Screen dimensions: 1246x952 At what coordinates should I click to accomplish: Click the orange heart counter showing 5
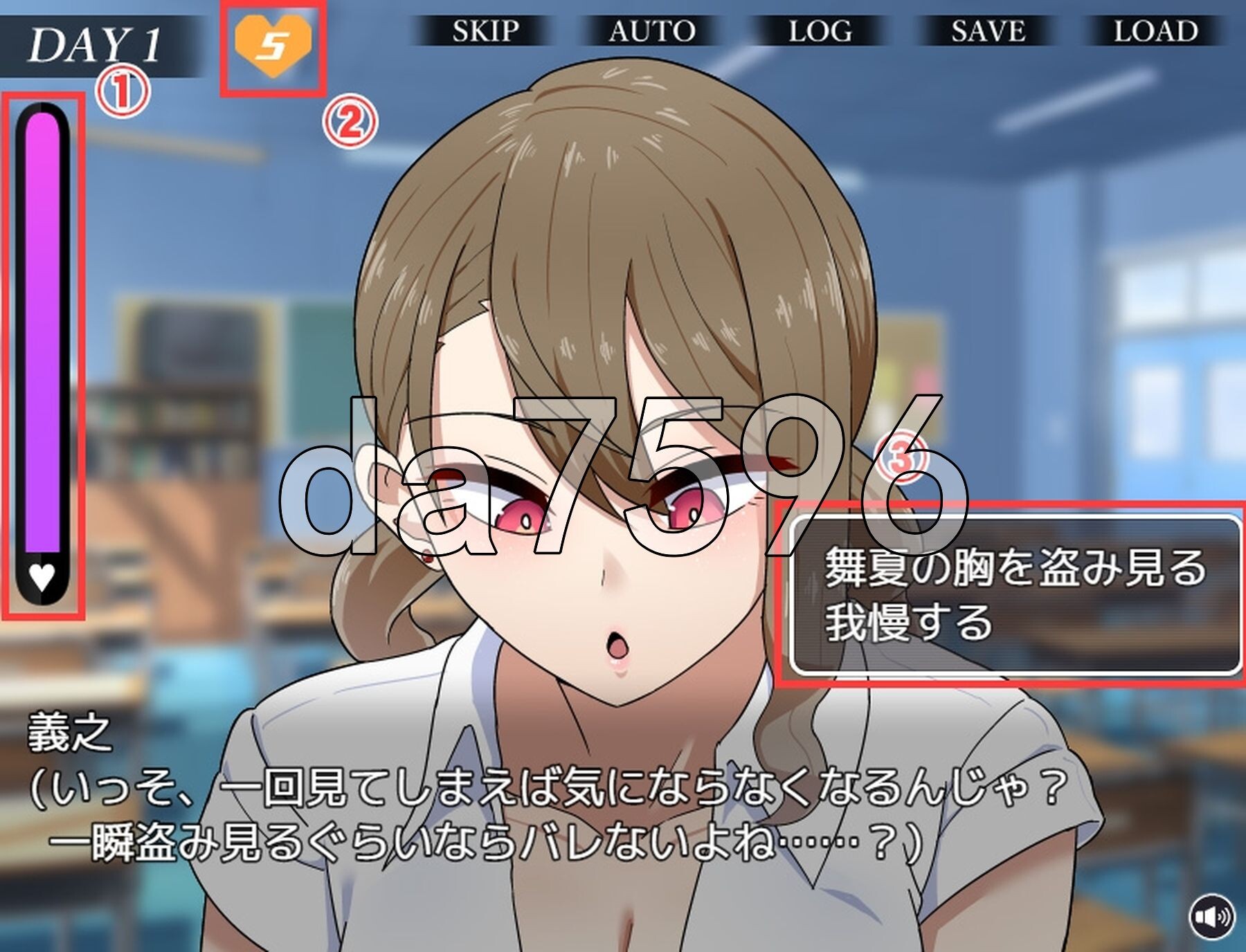click(272, 45)
